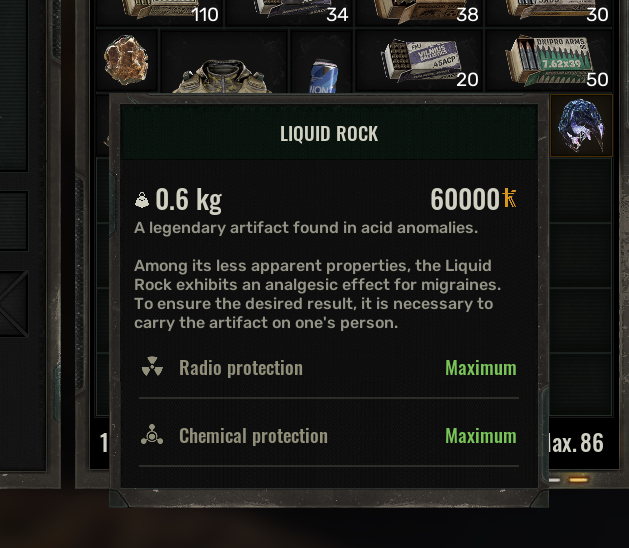Choose the ammo stack showing 38

pyautogui.click(x=418, y=11)
